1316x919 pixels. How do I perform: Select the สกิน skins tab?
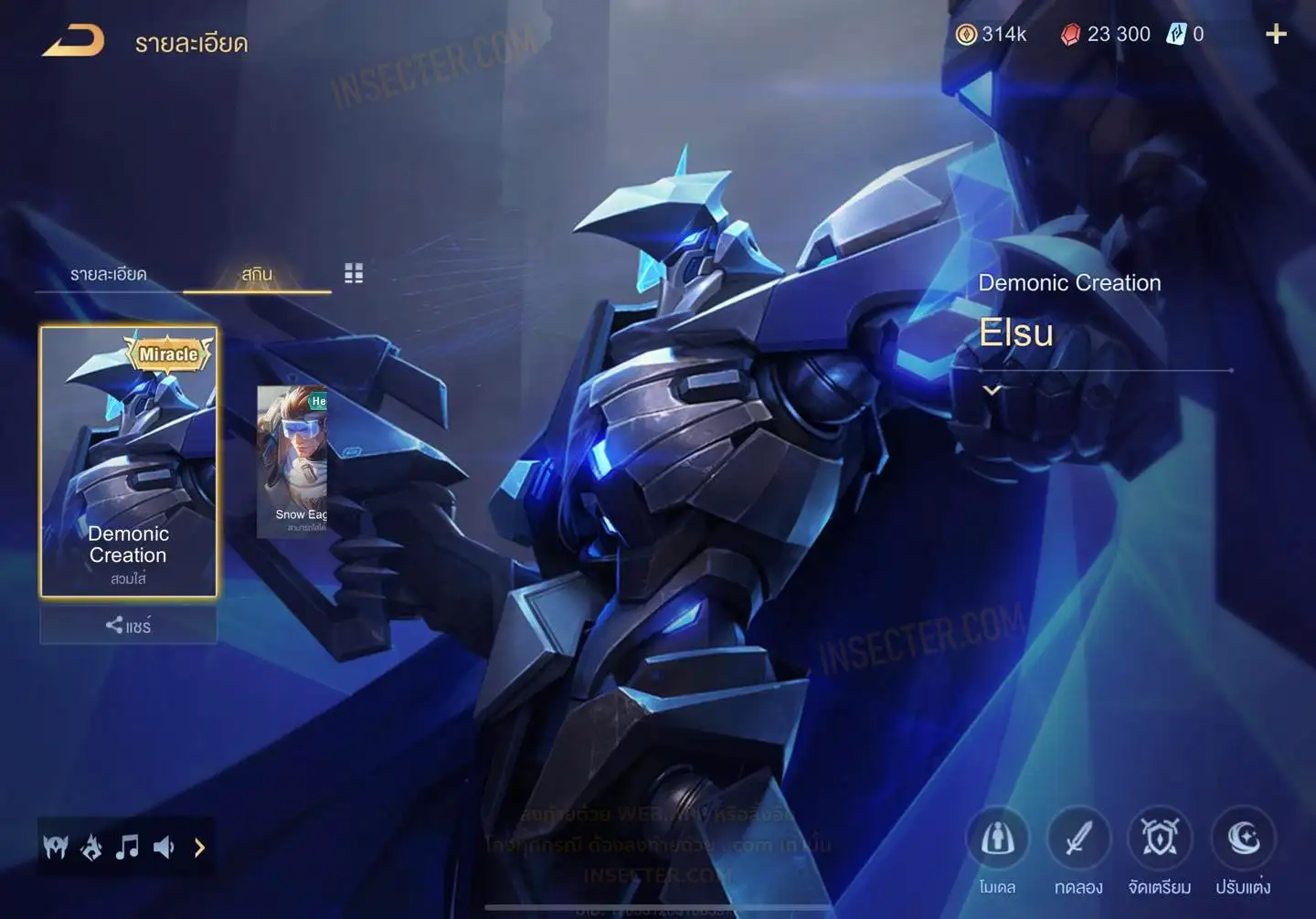pyautogui.click(x=257, y=274)
